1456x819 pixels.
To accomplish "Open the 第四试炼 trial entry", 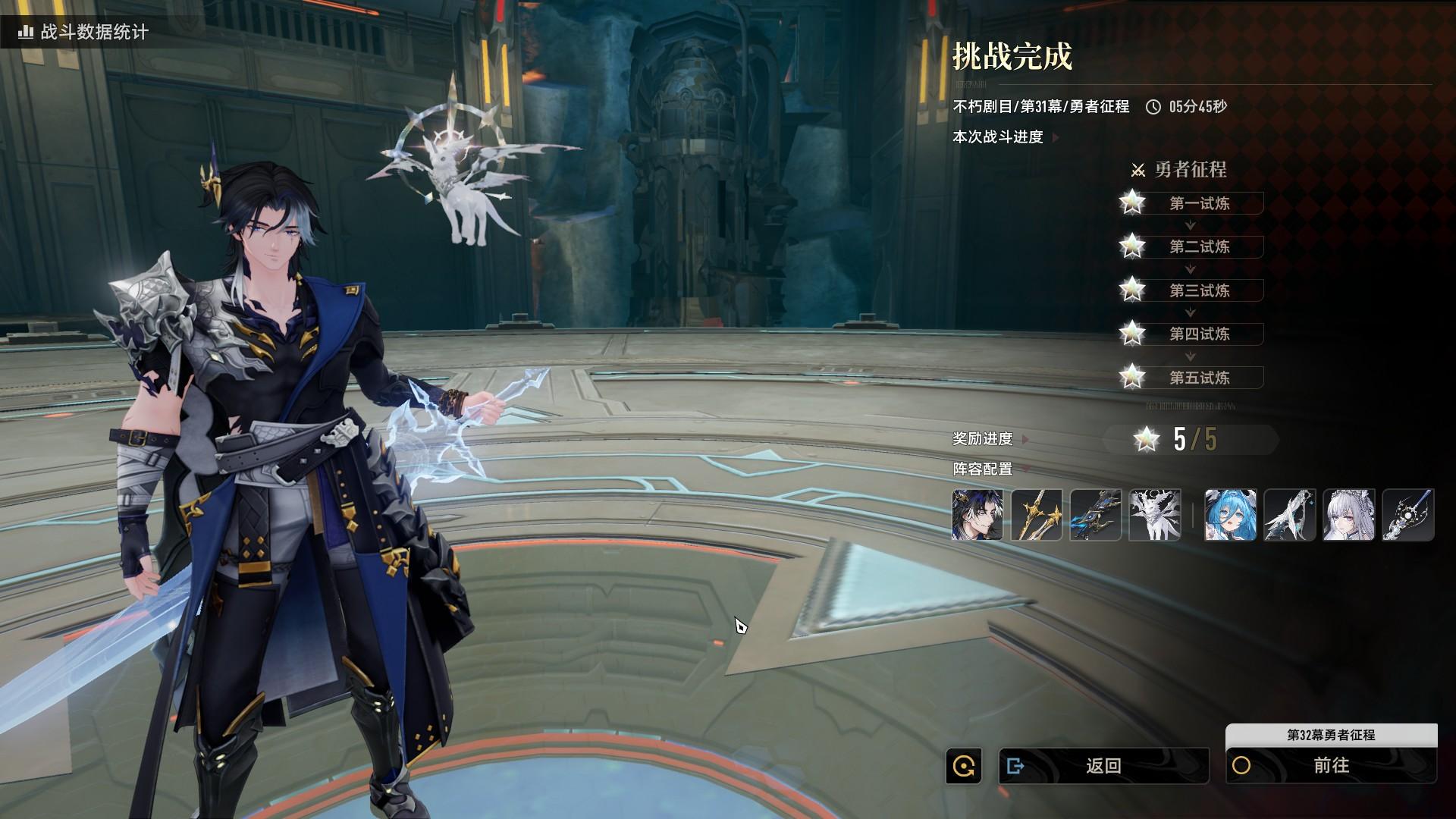I will click(x=1199, y=334).
